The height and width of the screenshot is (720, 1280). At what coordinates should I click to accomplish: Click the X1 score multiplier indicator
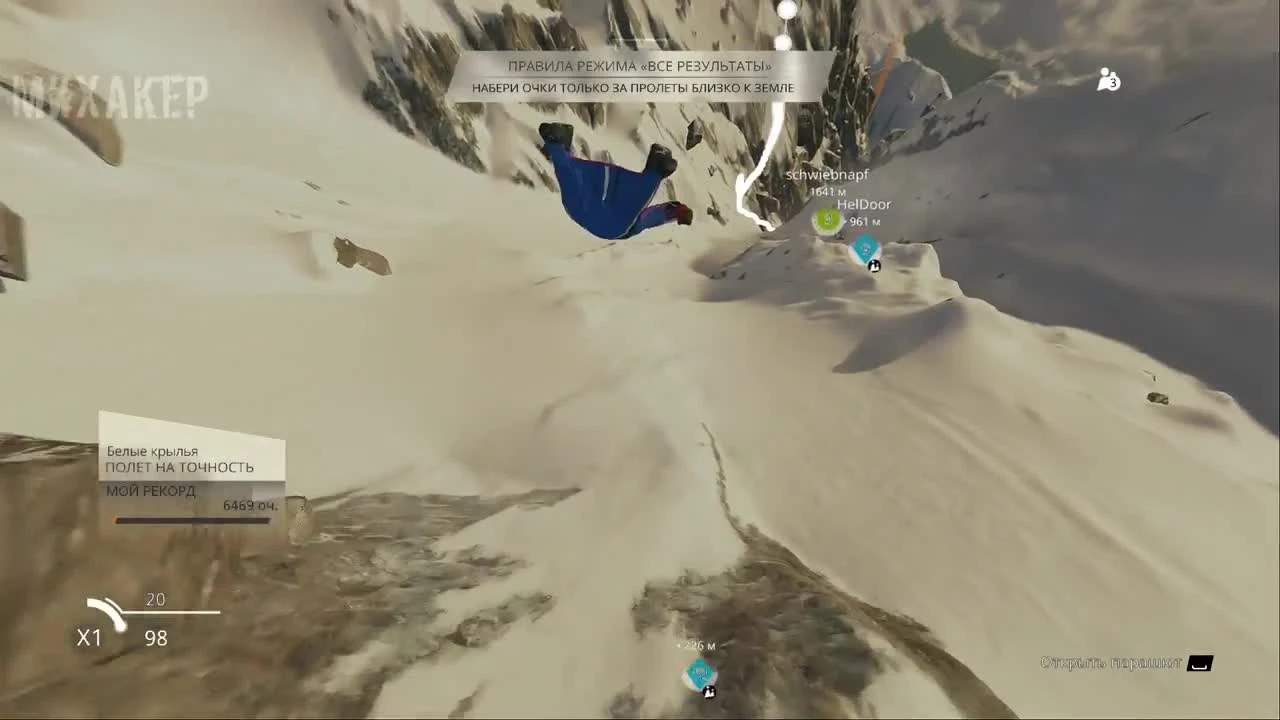click(x=90, y=638)
